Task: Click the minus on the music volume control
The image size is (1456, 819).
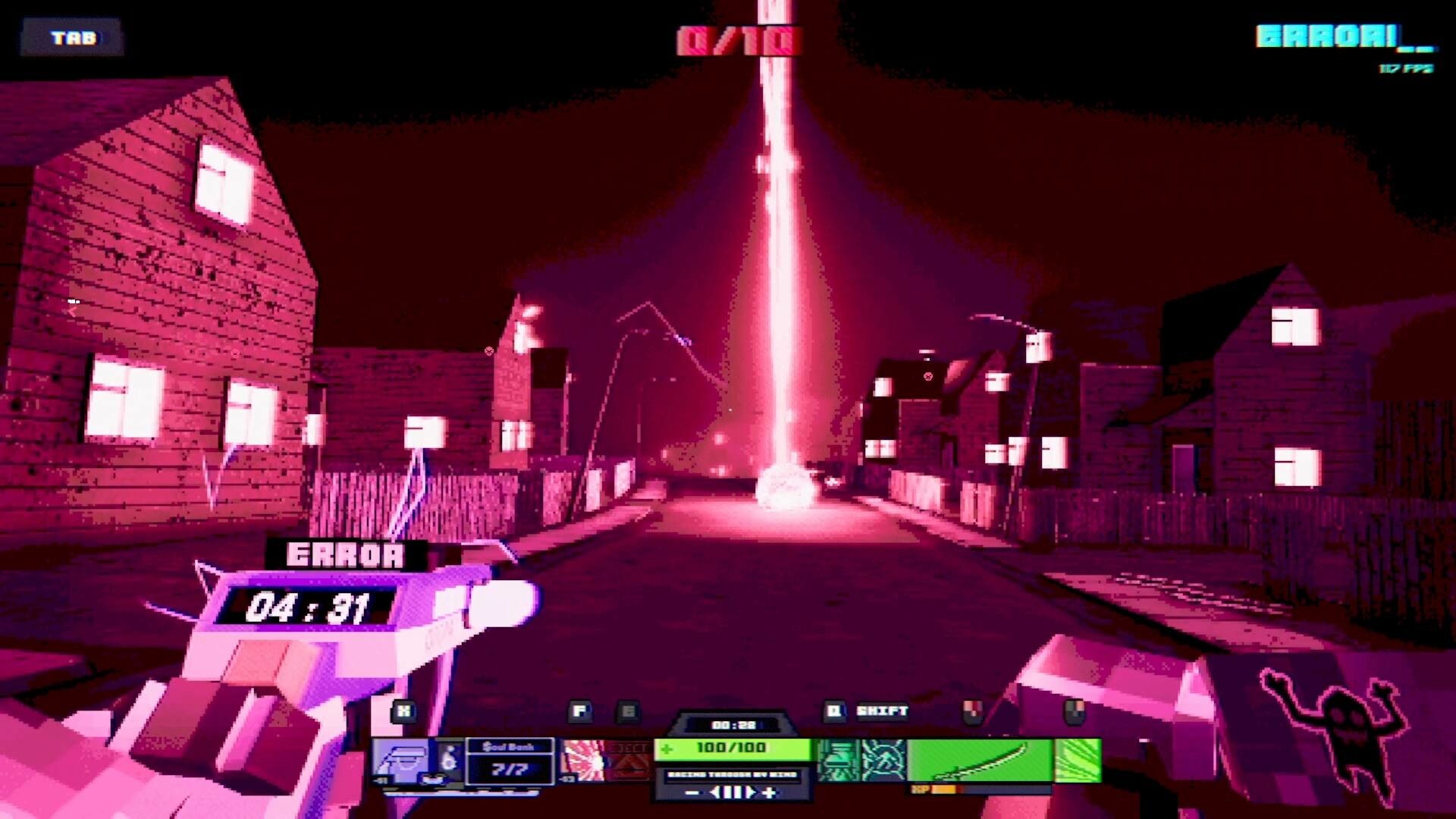Action: click(694, 792)
